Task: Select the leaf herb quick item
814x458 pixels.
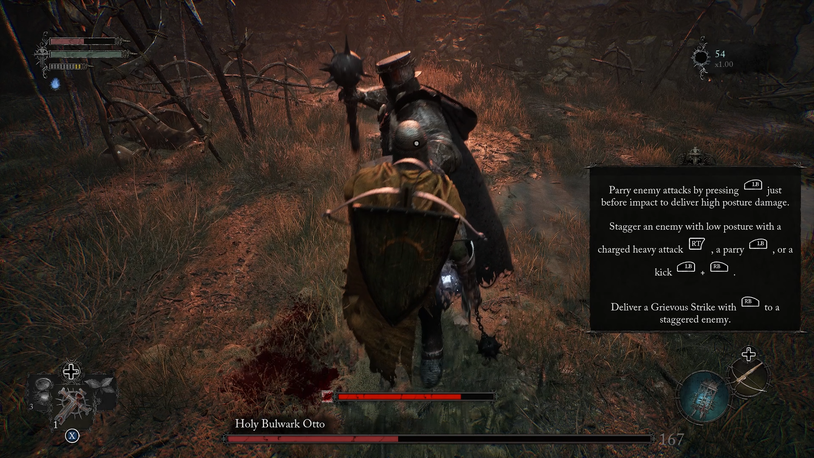Action: [x=100, y=386]
